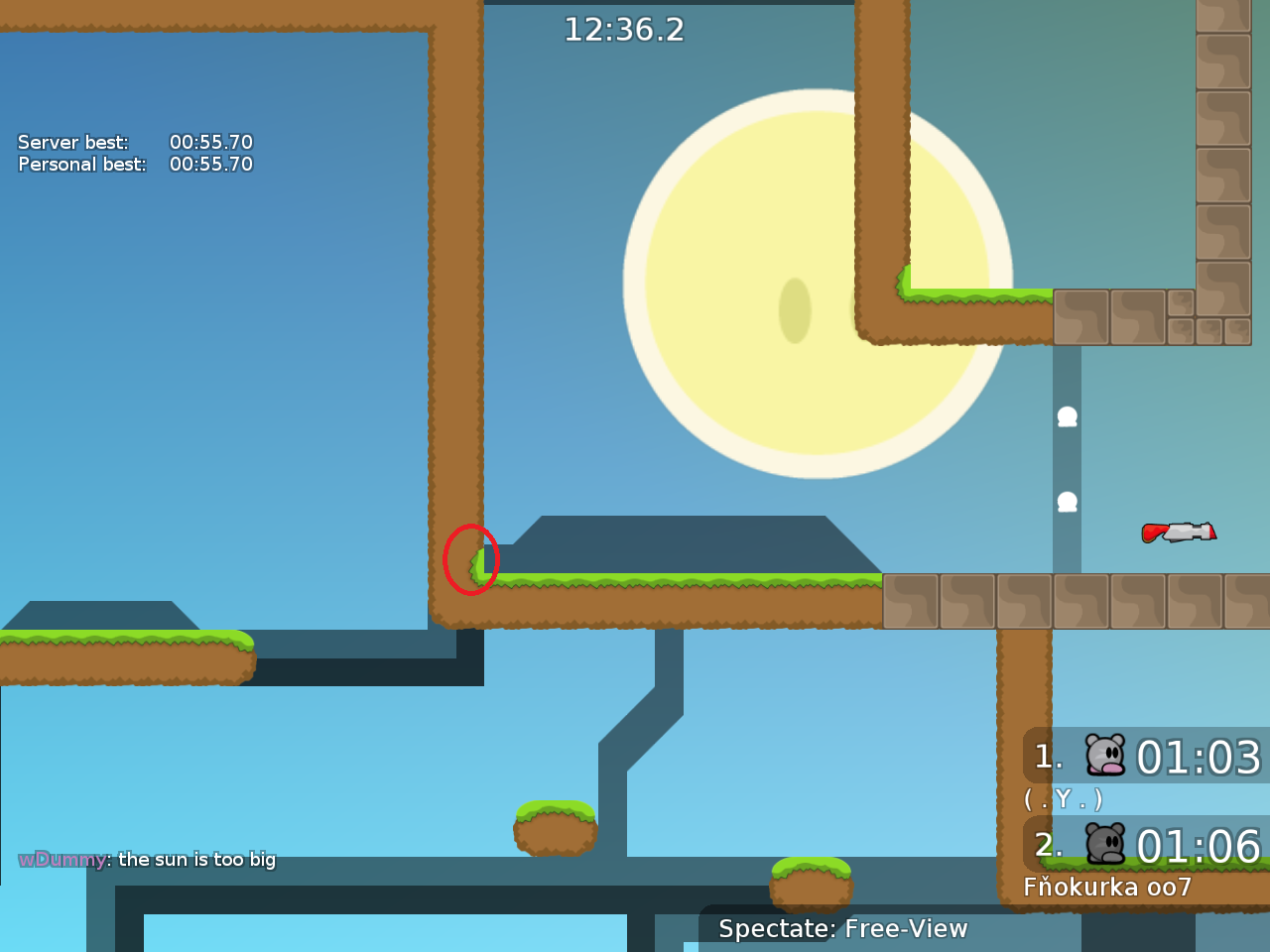
Task: Click the first place gray tee avatar
Action: click(x=1104, y=757)
